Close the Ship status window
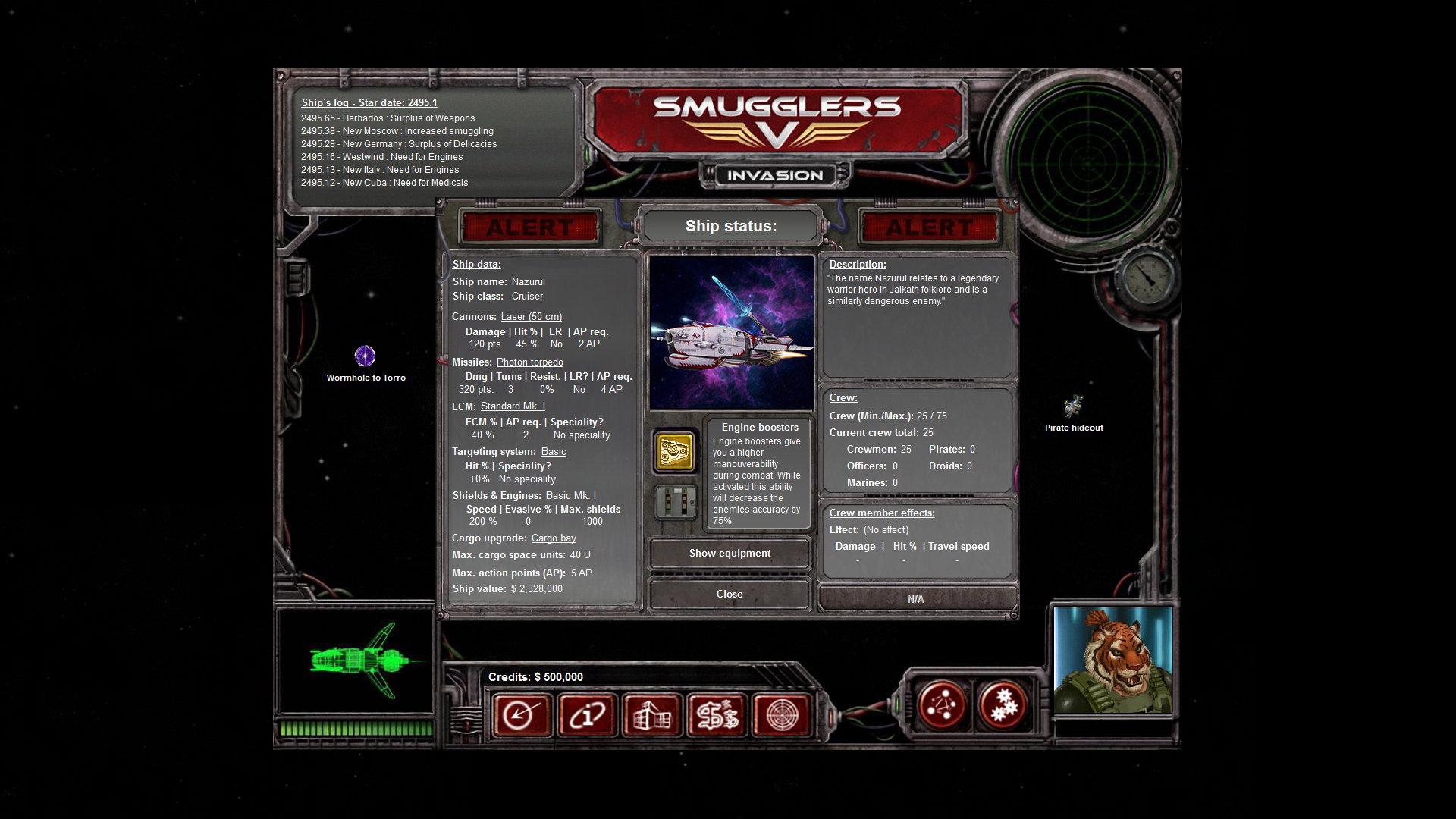Screen dimensions: 1456x819 (x=729, y=594)
